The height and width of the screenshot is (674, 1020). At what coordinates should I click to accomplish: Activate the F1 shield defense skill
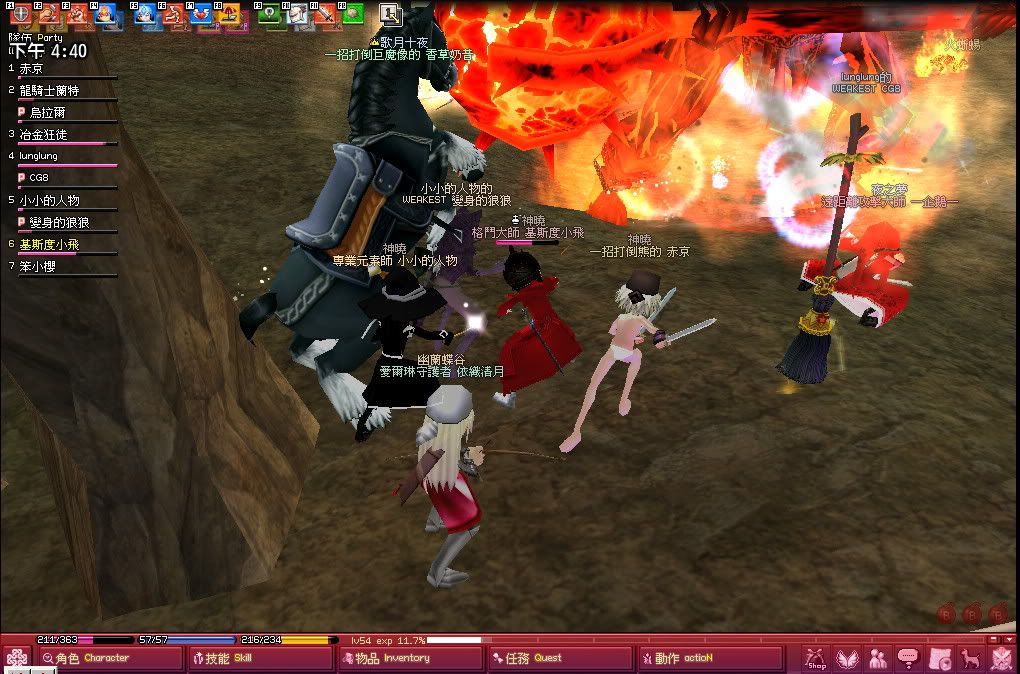[19, 14]
